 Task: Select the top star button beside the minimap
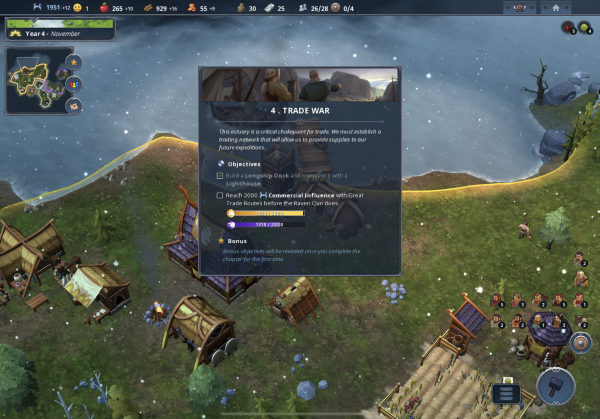(x=74, y=62)
